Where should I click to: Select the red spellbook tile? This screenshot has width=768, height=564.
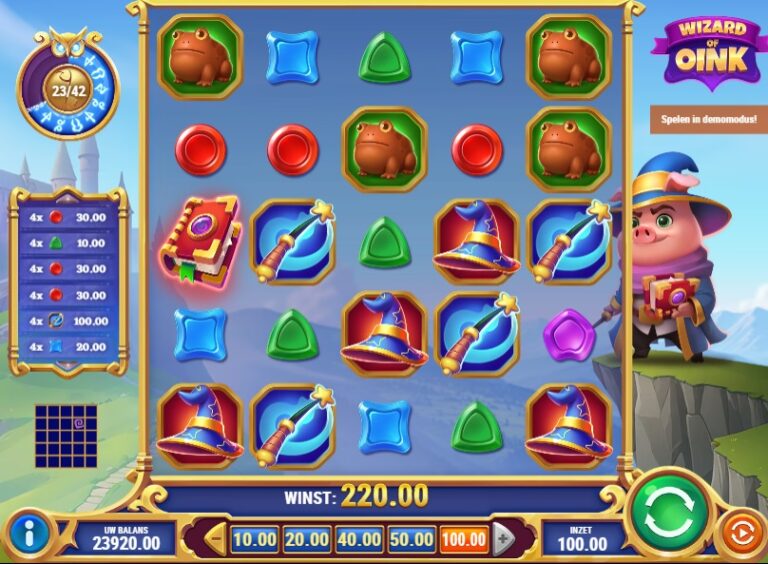pos(200,242)
